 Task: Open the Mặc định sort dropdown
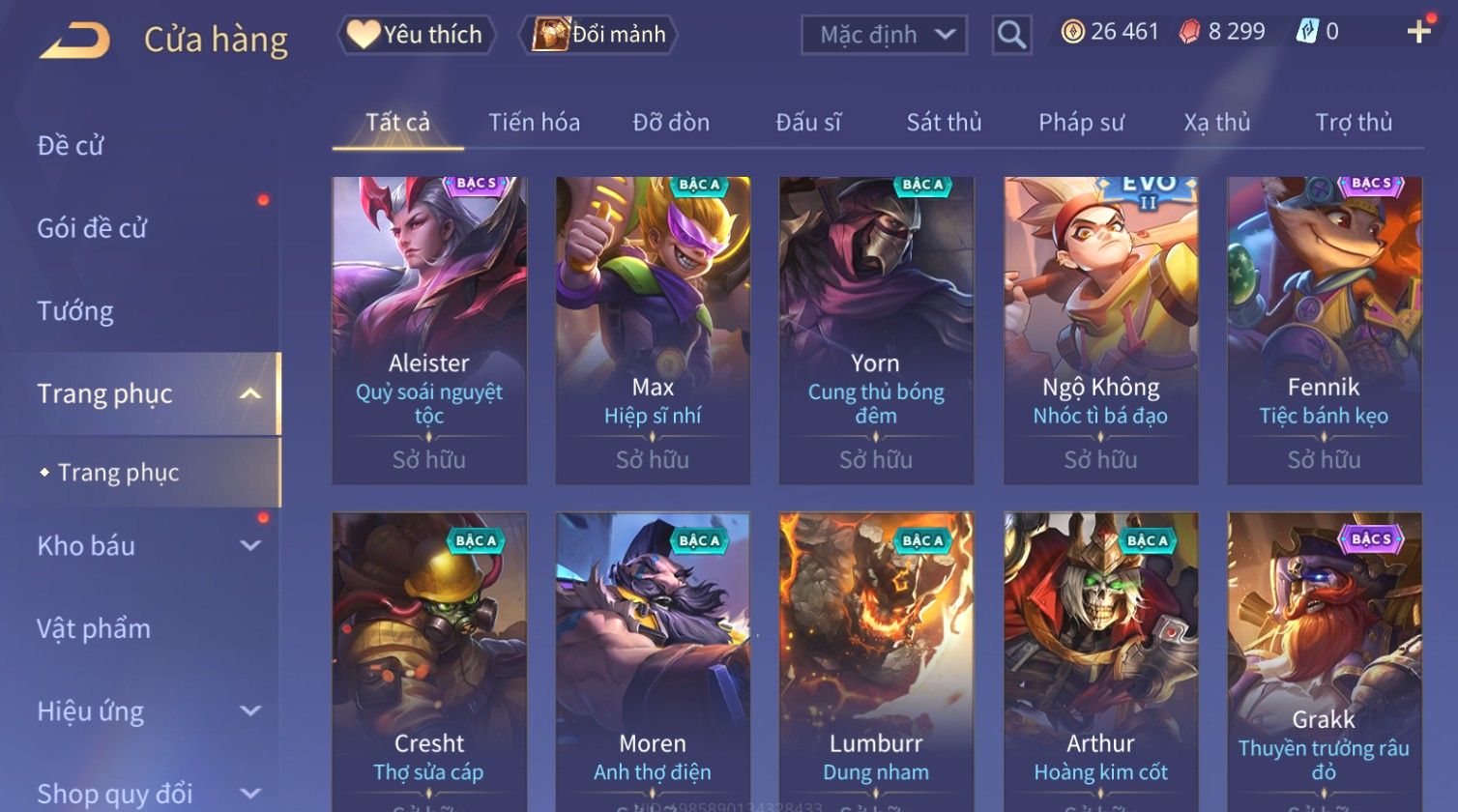point(884,35)
